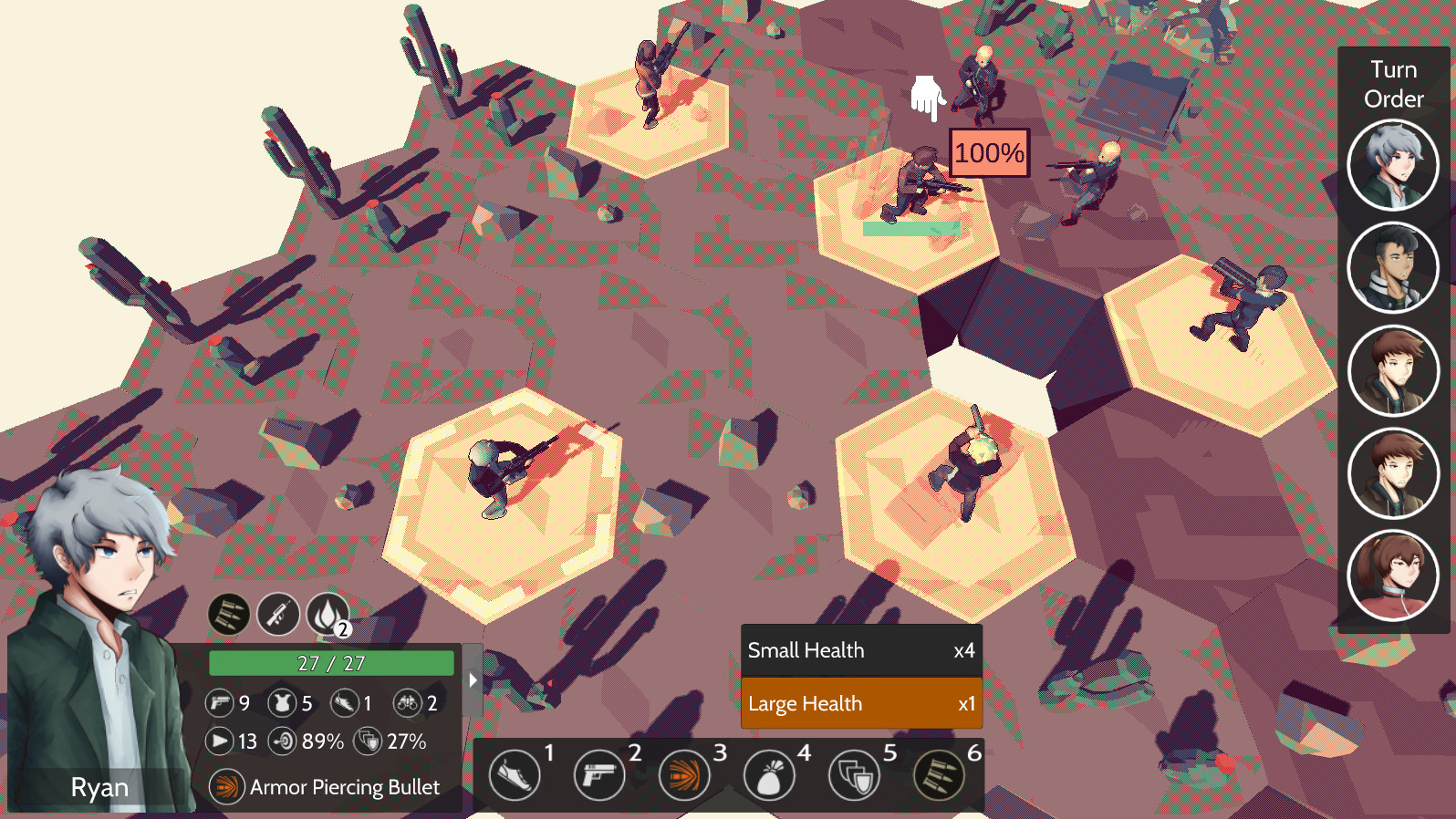
Task: Select the first portrait in the Turn Order panel
Action: 1393,164
